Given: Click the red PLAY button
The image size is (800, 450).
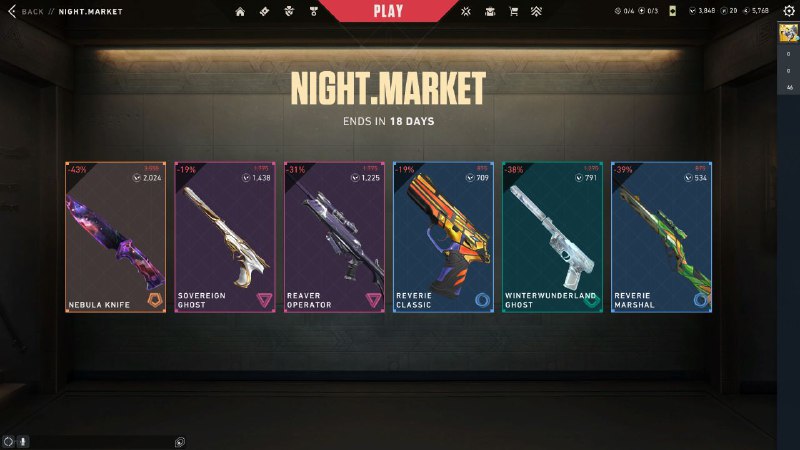Looking at the screenshot, I should tap(387, 10).
